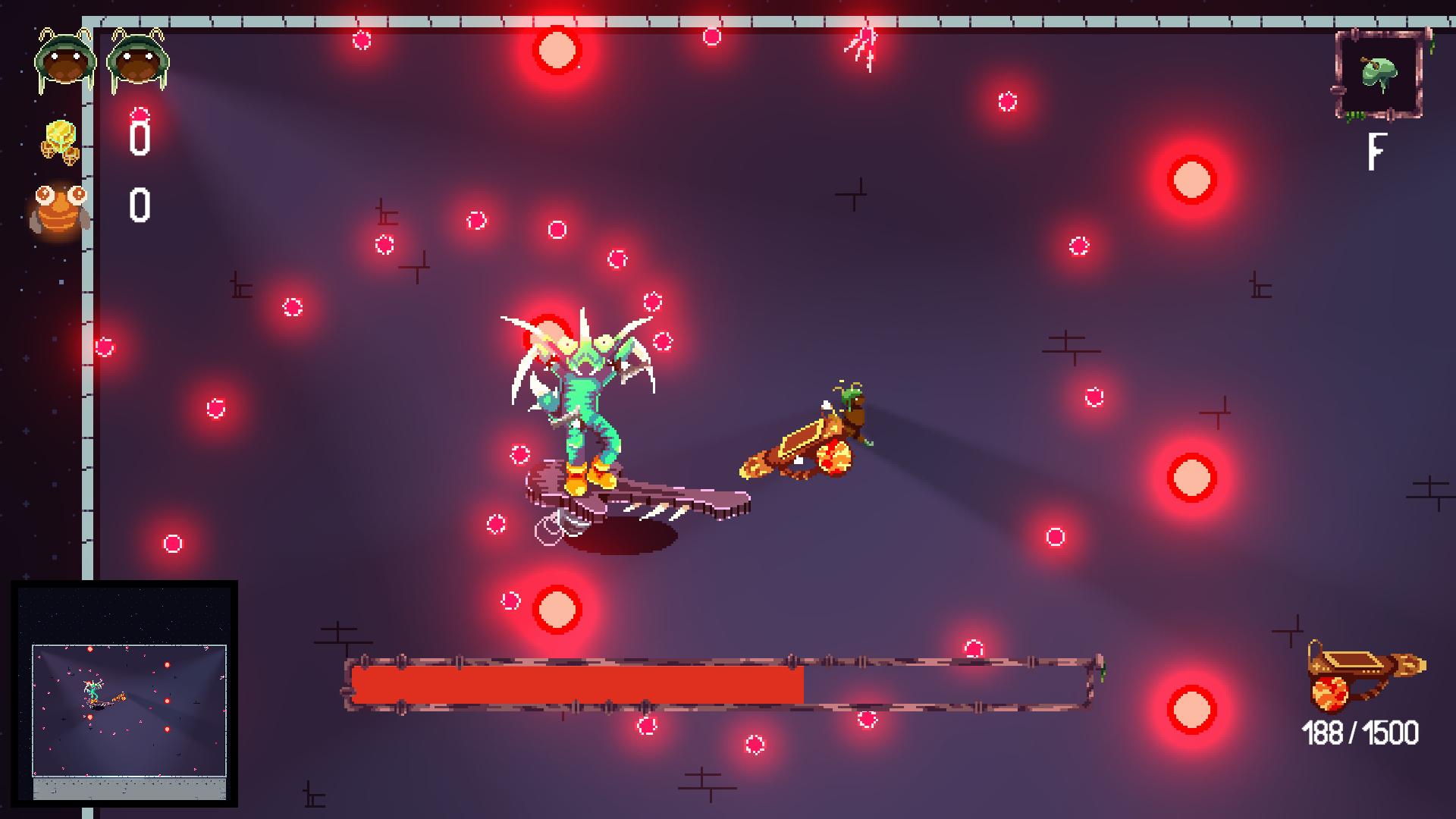Toggle the firefly counter showing zero

tap(139, 205)
